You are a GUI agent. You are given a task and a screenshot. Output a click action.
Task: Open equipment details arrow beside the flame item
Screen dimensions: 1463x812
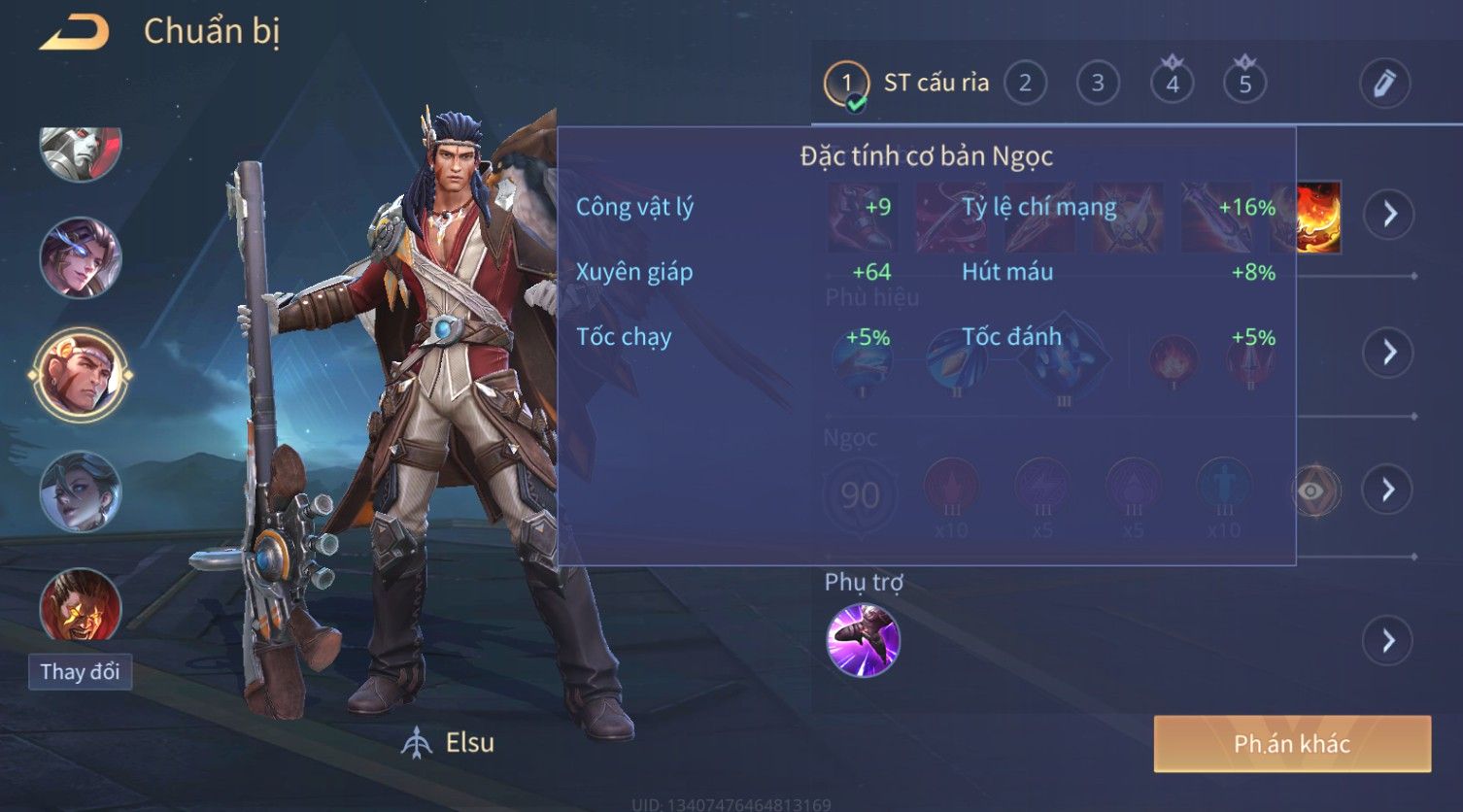pyautogui.click(x=1389, y=214)
